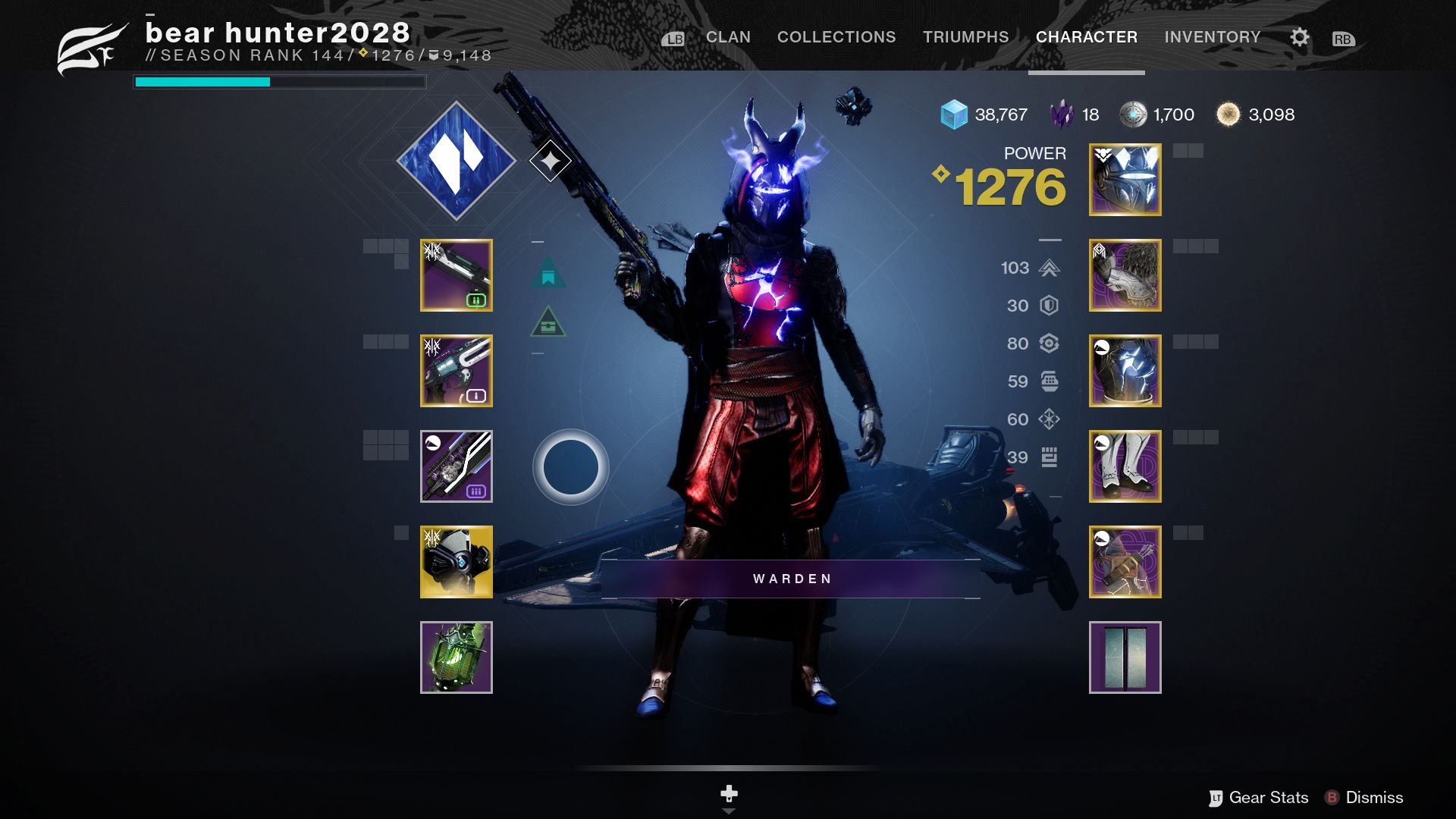Switch to the COLLECTIONS tab
This screenshot has height=819, width=1456.
(836, 36)
